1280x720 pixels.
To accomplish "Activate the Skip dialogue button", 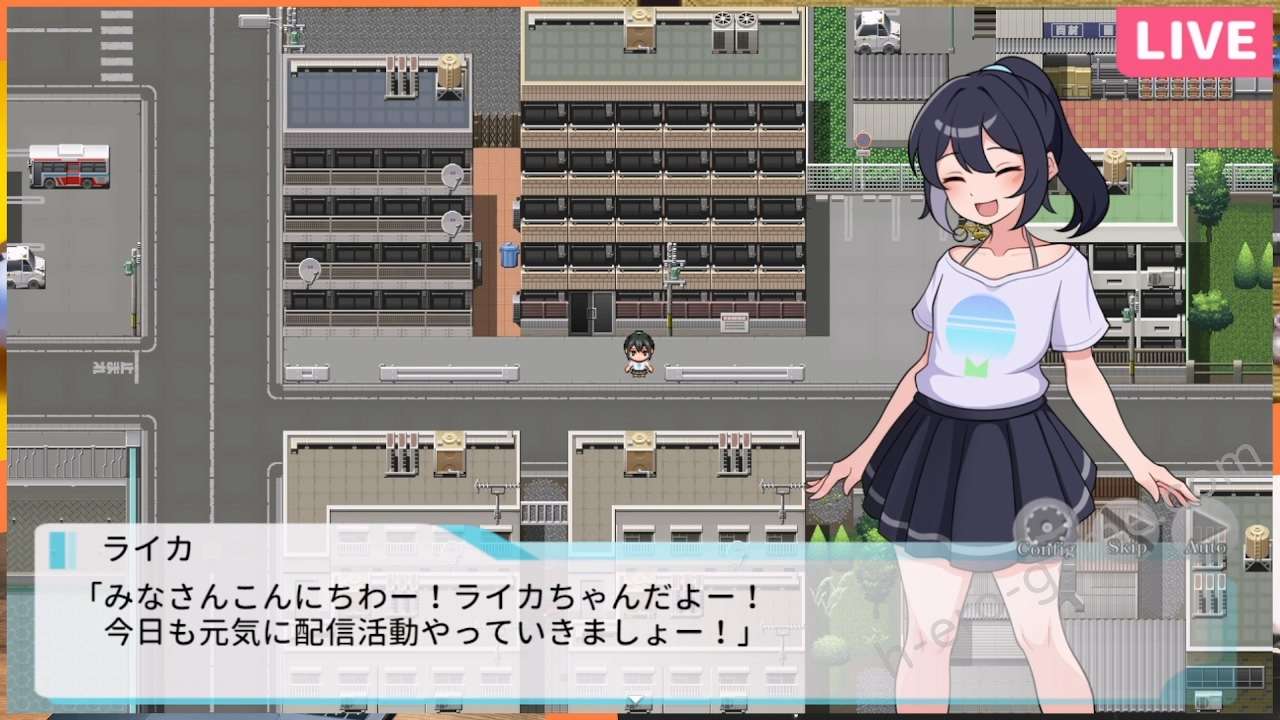I will tap(1127, 530).
